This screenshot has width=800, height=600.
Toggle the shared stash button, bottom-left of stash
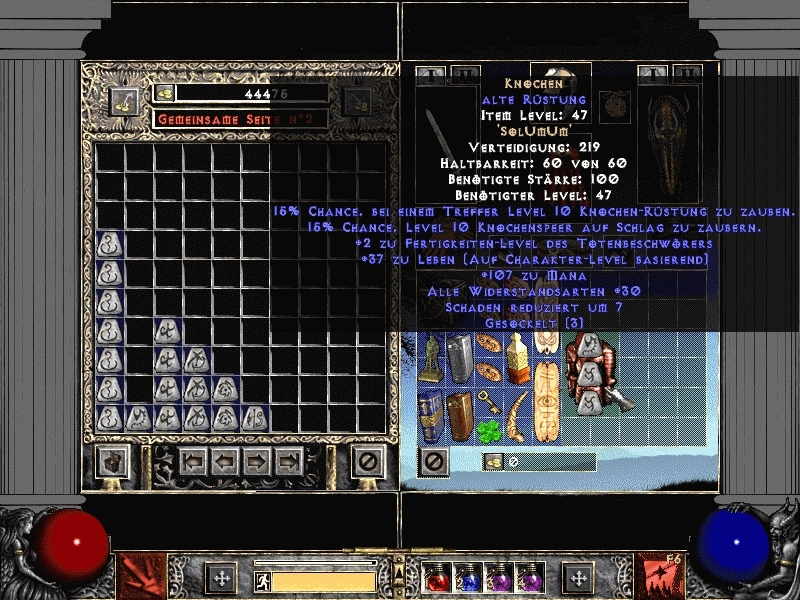(x=111, y=461)
